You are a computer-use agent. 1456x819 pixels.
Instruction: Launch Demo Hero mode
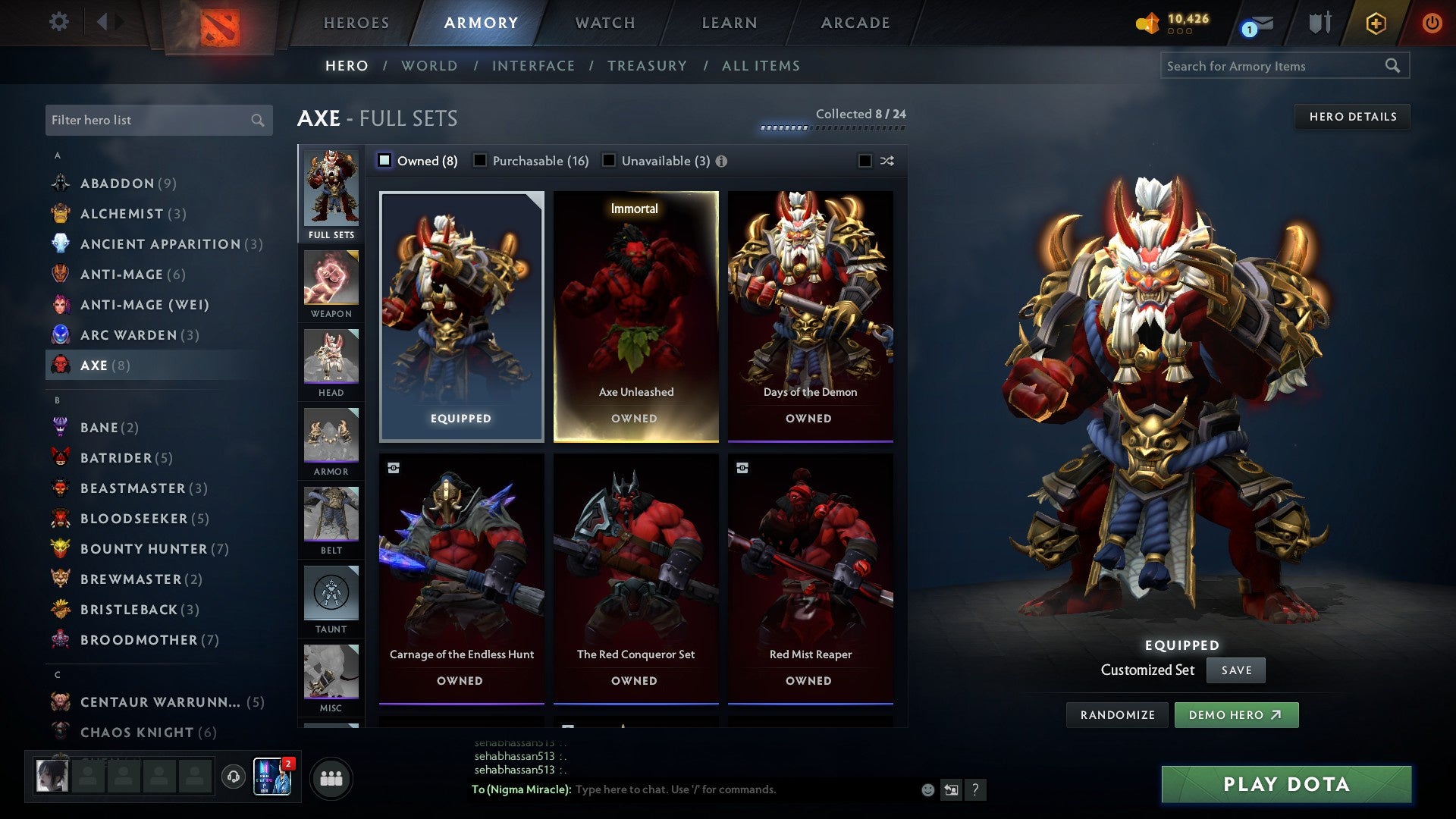click(x=1236, y=715)
